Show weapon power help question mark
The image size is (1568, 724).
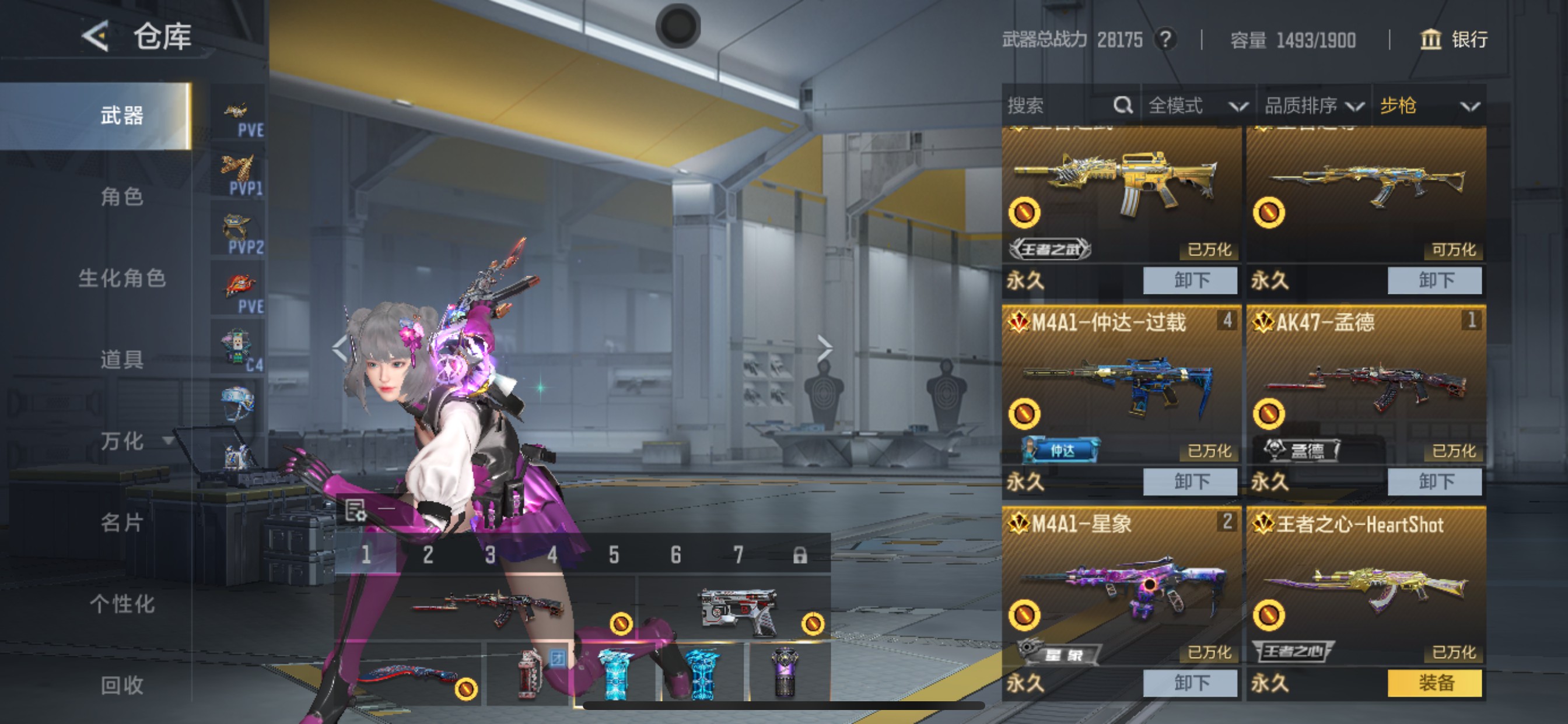point(1165,40)
